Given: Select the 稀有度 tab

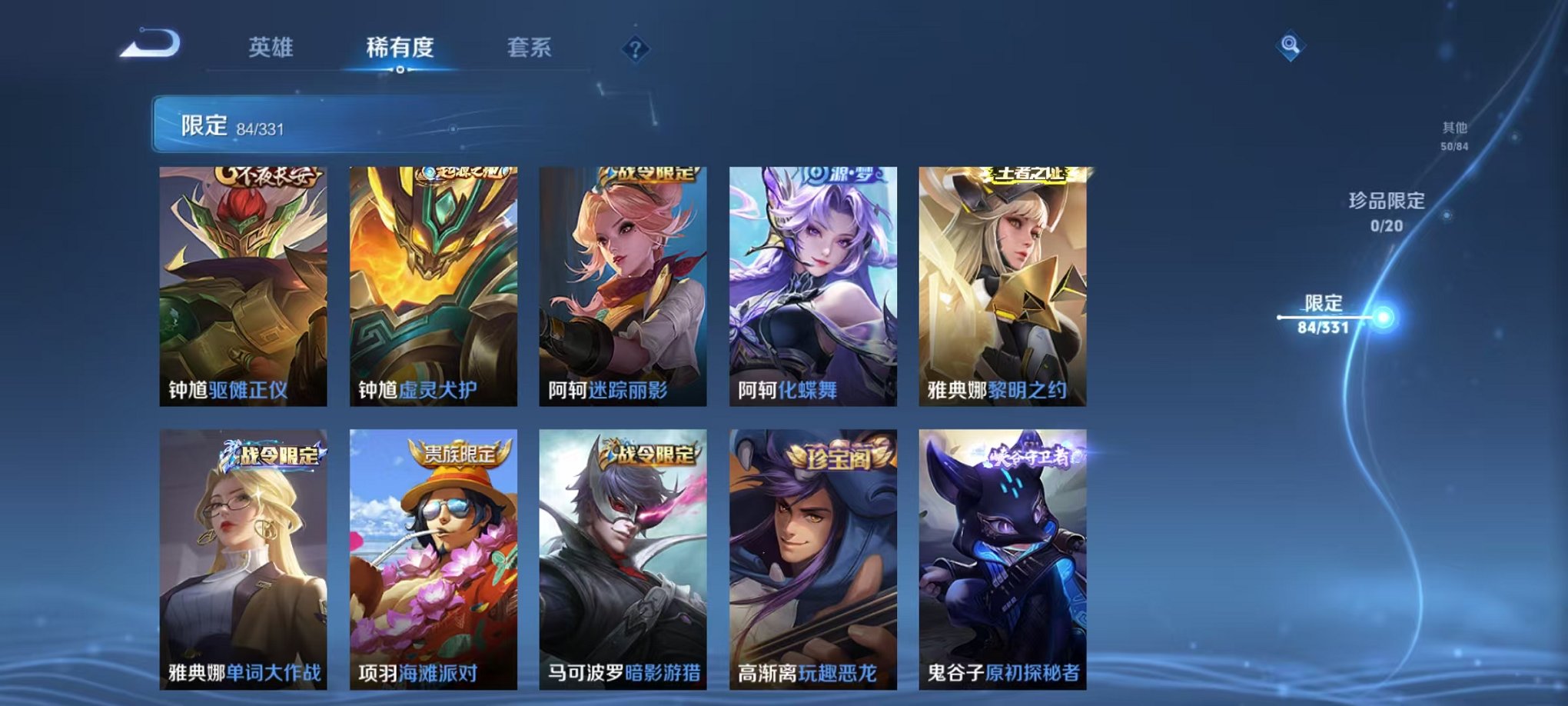Looking at the screenshot, I should [399, 46].
